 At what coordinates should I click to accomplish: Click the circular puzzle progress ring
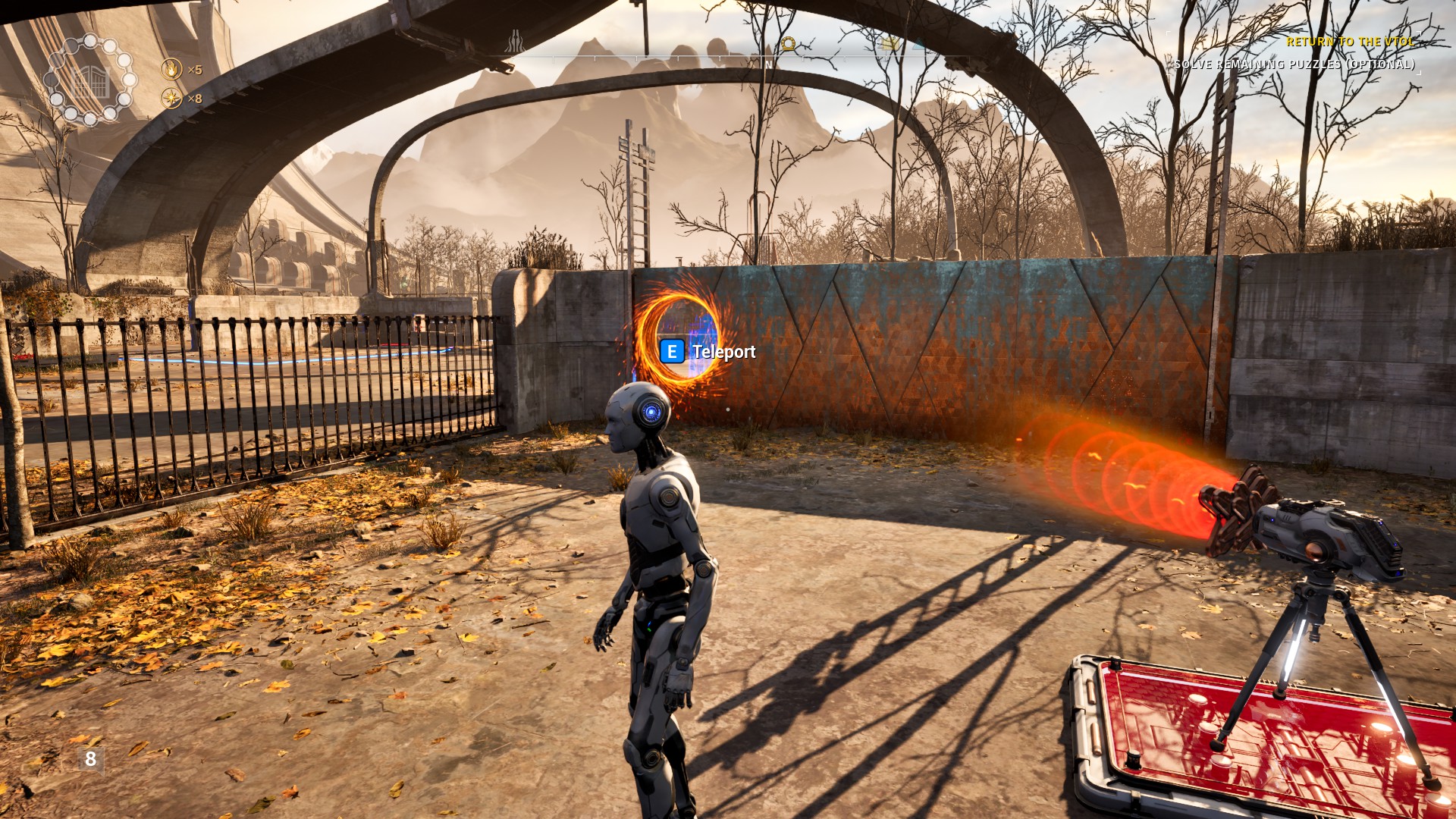(90, 79)
